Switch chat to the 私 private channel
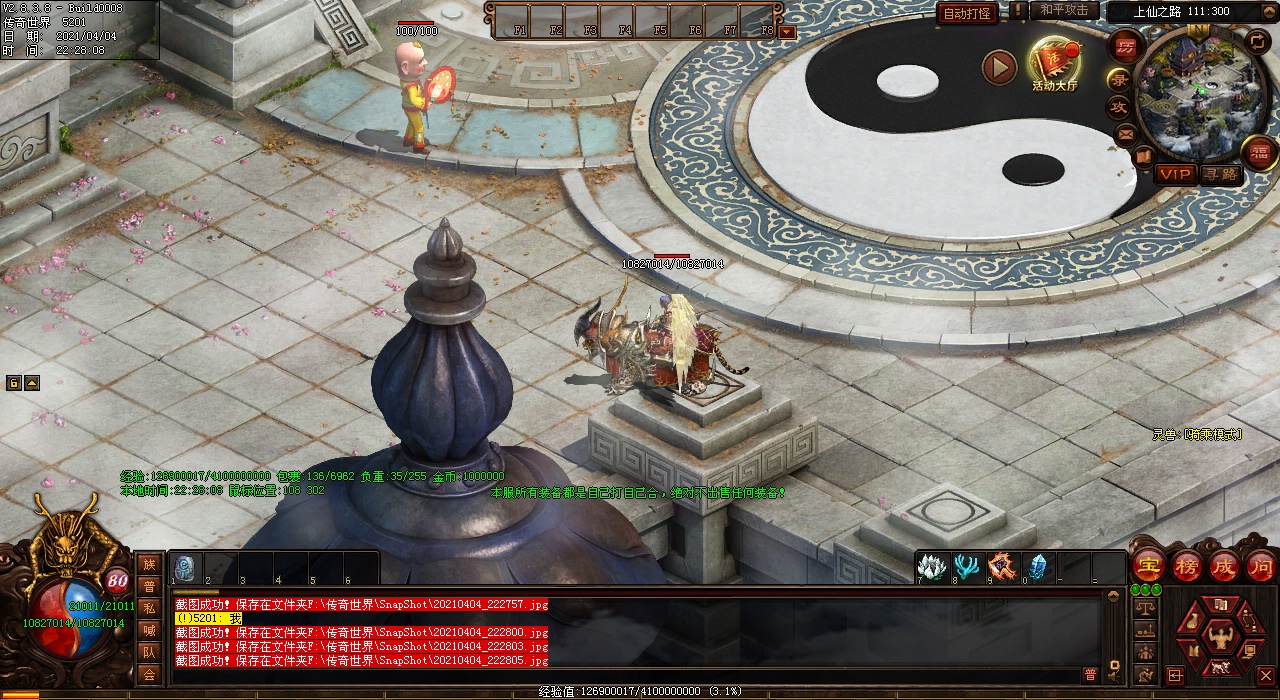This screenshot has height=700, width=1280. pyautogui.click(x=149, y=608)
